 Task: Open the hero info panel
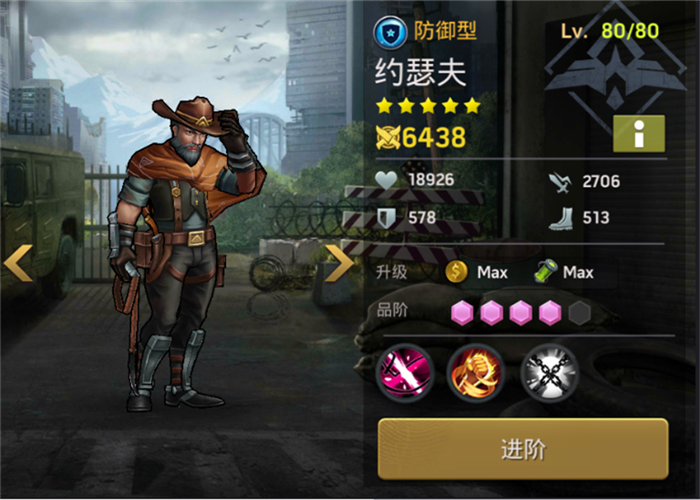(638, 133)
